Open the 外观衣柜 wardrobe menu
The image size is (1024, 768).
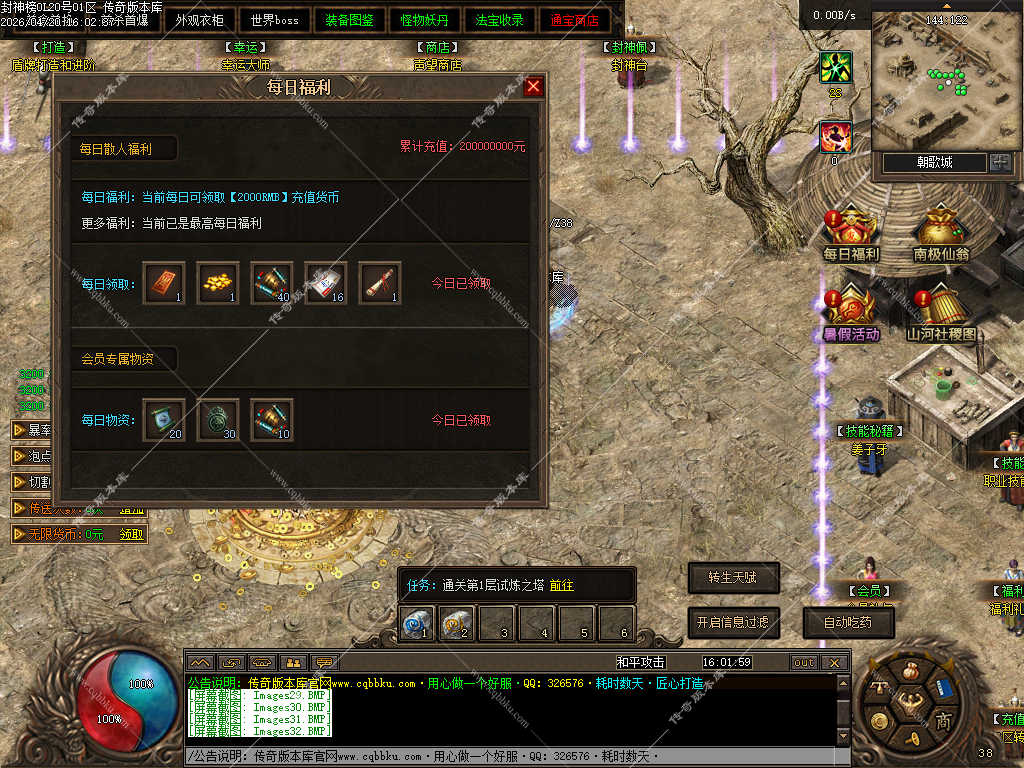pos(200,19)
